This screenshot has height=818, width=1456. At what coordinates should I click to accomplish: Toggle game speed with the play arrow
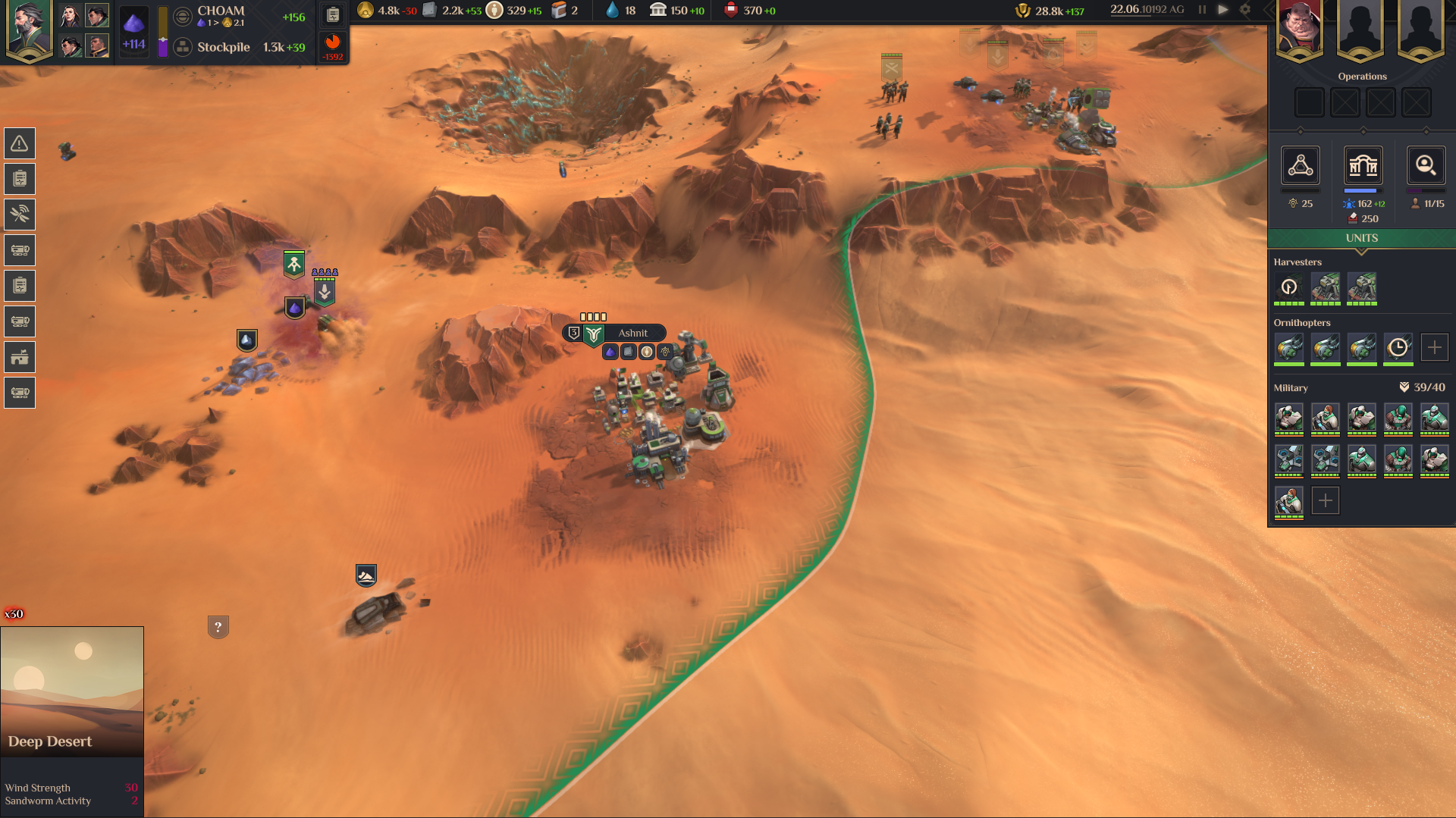[x=1223, y=10]
